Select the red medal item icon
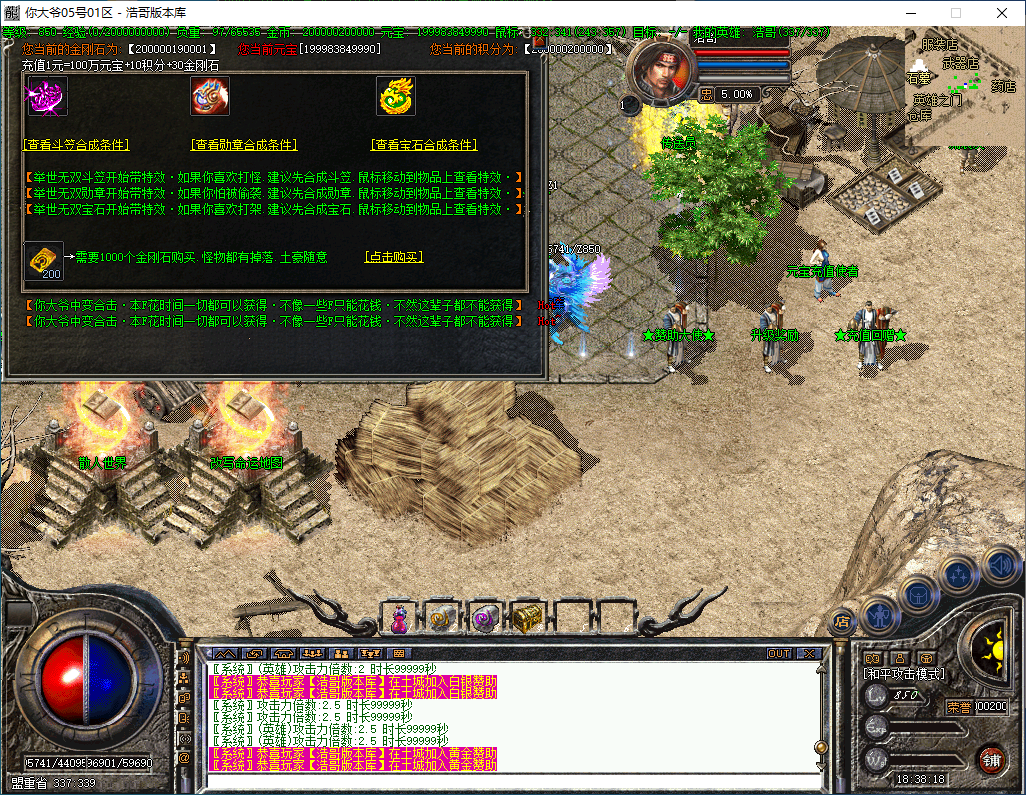Screen dimensions: 1026x795 [x=210, y=96]
